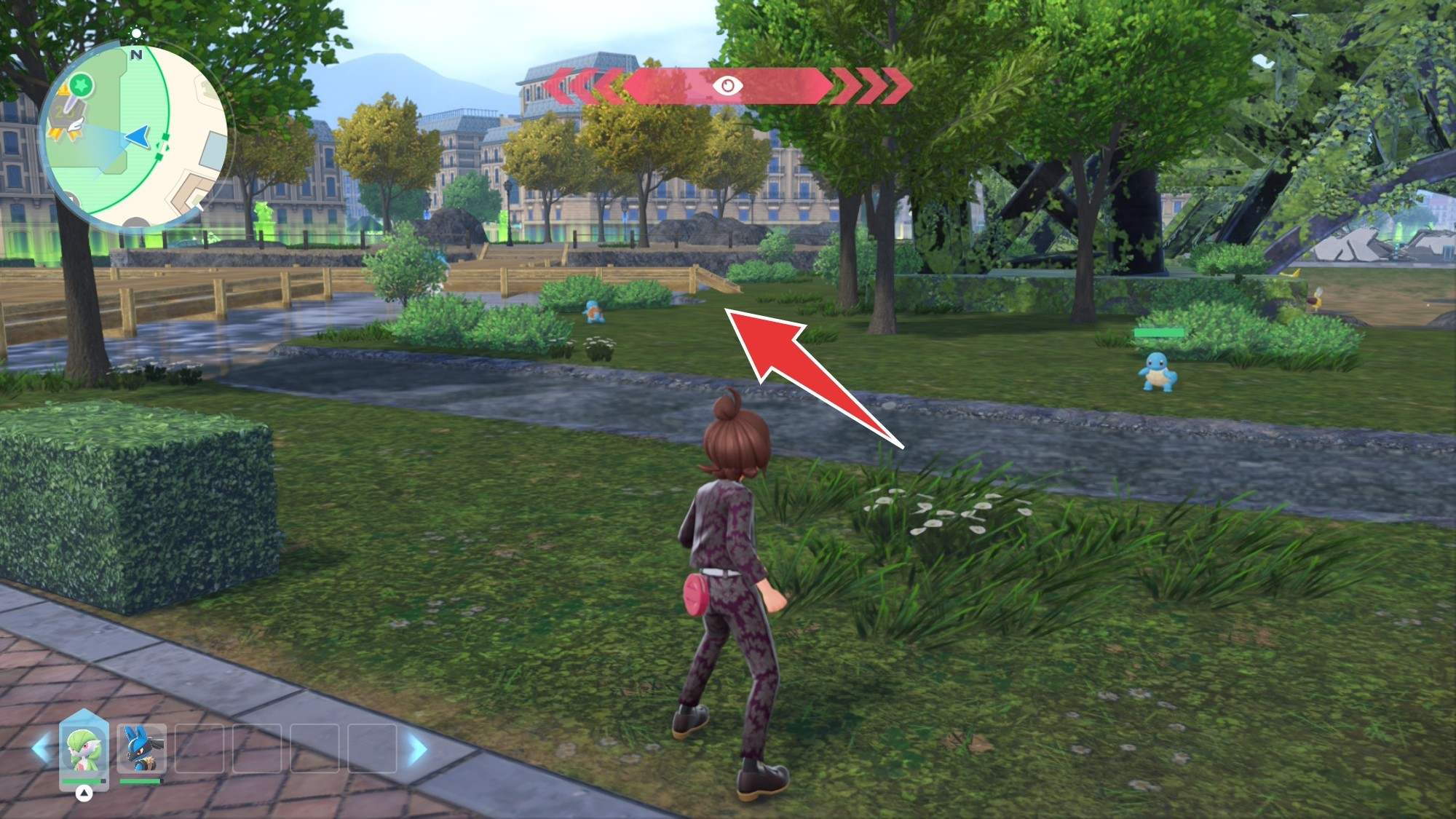Select Gardevoir in the party bar

tap(84, 749)
